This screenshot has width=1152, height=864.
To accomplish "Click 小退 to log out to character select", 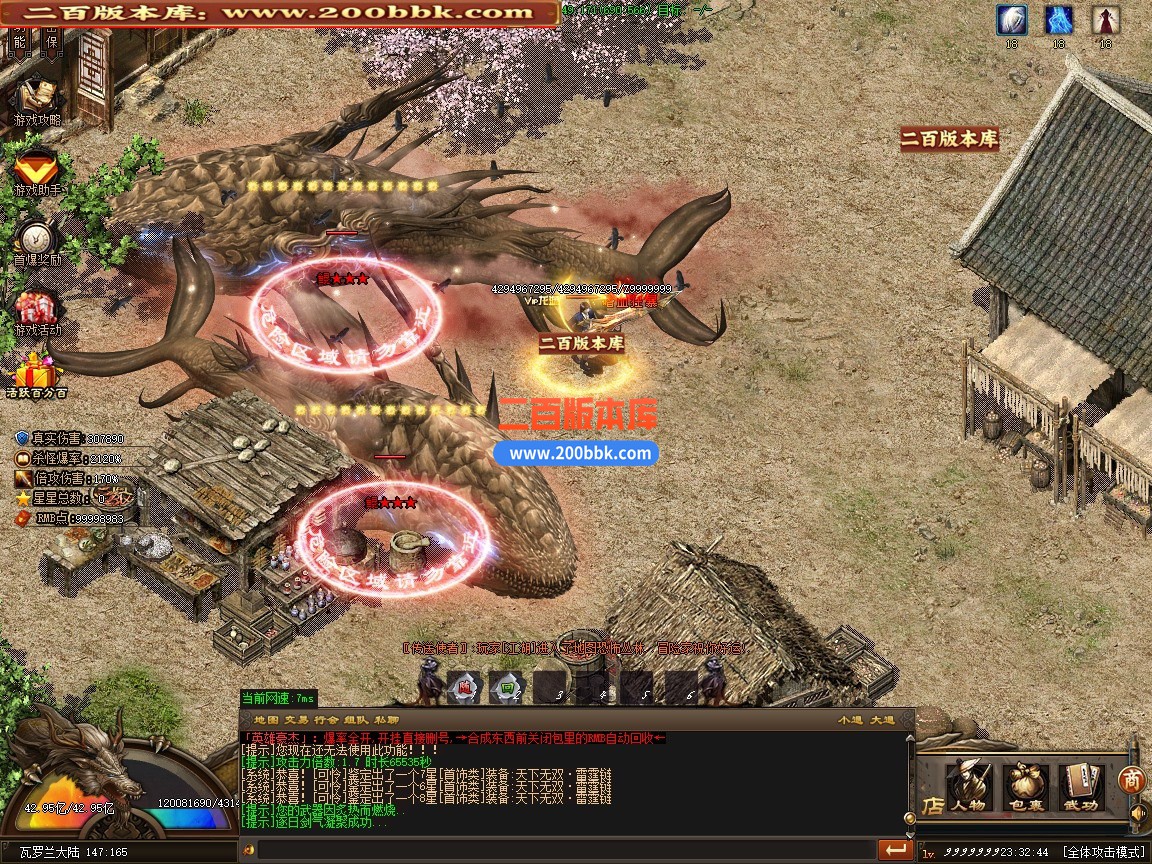I will click(x=850, y=719).
